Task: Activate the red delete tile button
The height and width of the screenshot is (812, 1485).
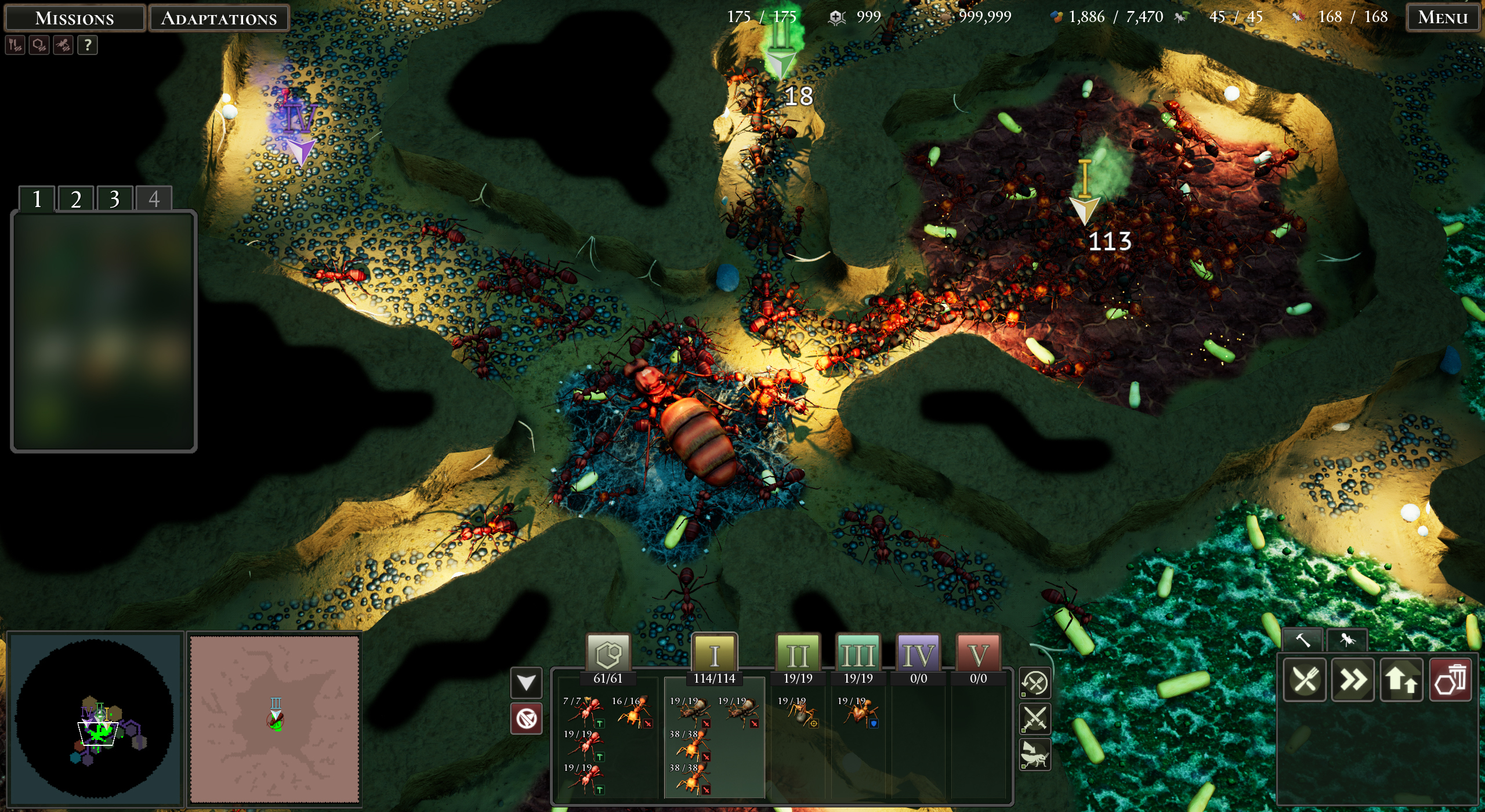Action: click(x=1450, y=680)
